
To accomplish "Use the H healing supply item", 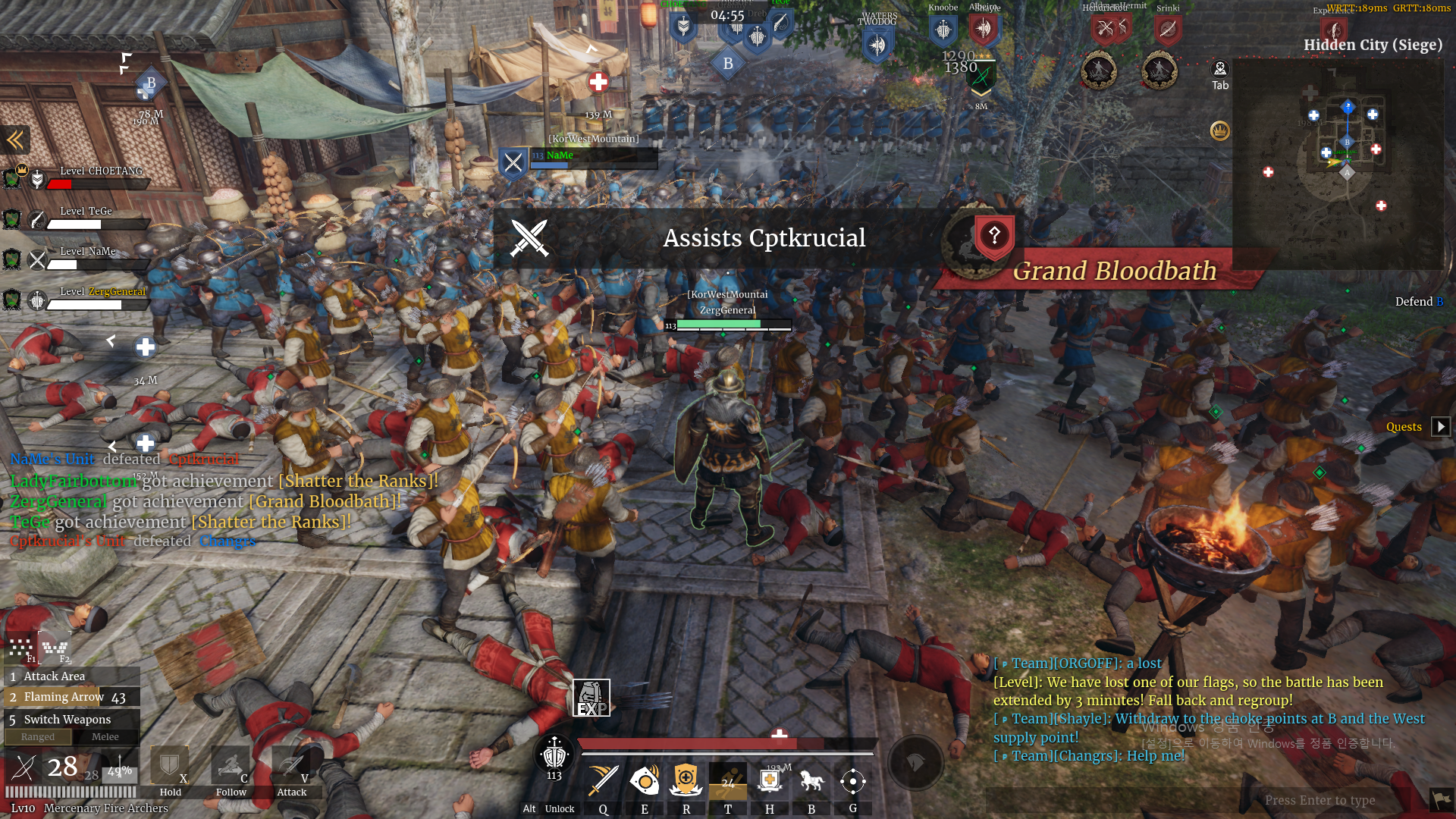I will point(770,781).
